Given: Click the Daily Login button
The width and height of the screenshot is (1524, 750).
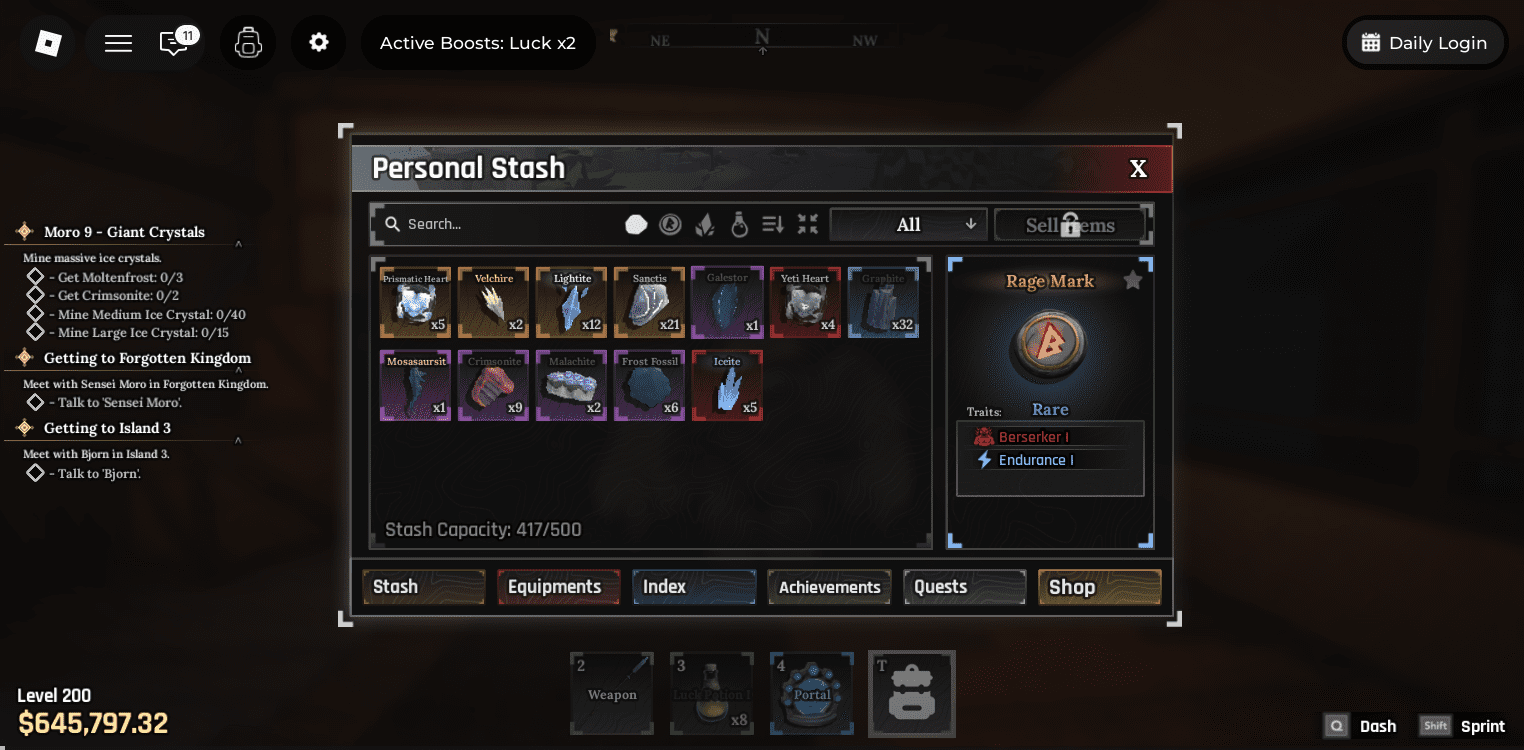Looking at the screenshot, I should 1424,42.
